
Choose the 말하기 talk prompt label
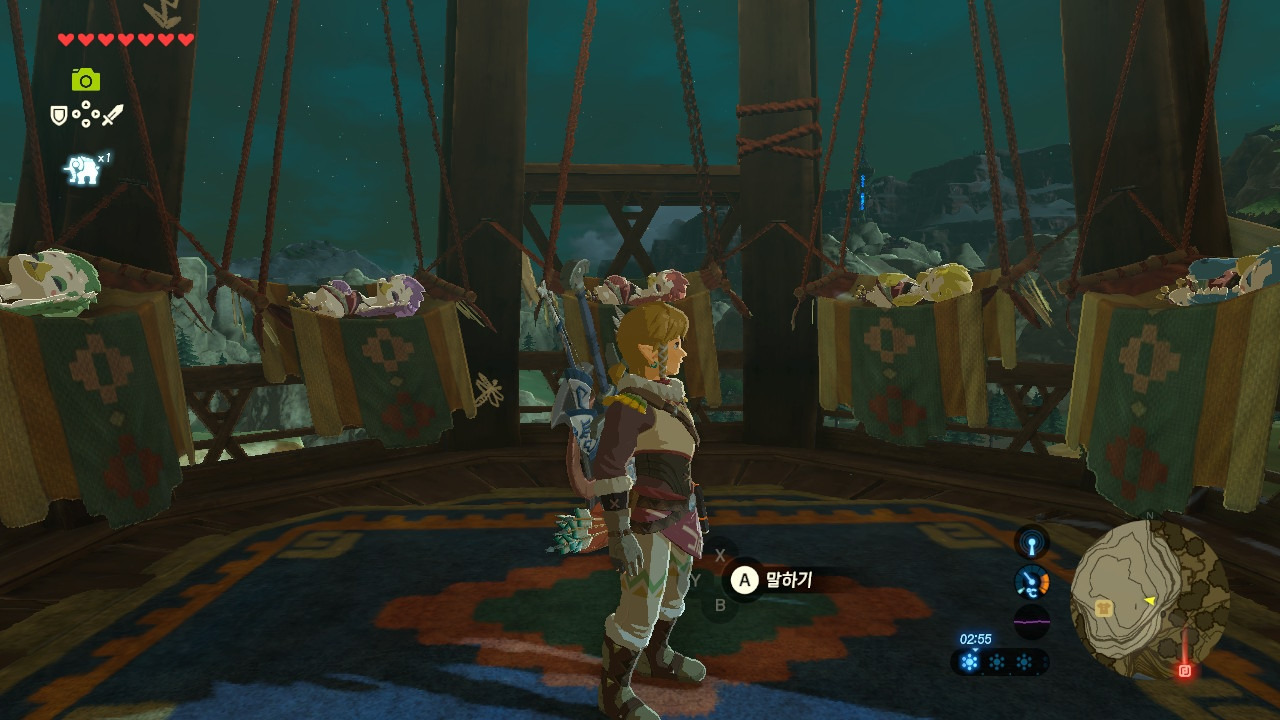pyautogui.click(x=789, y=579)
